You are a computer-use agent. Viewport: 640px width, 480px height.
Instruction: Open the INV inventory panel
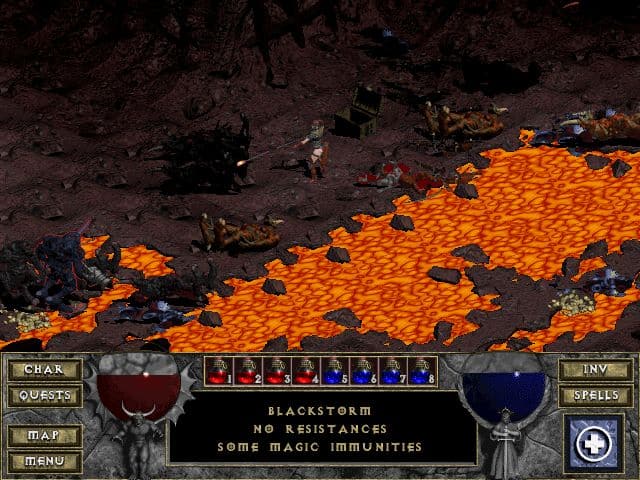coord(594,370)
